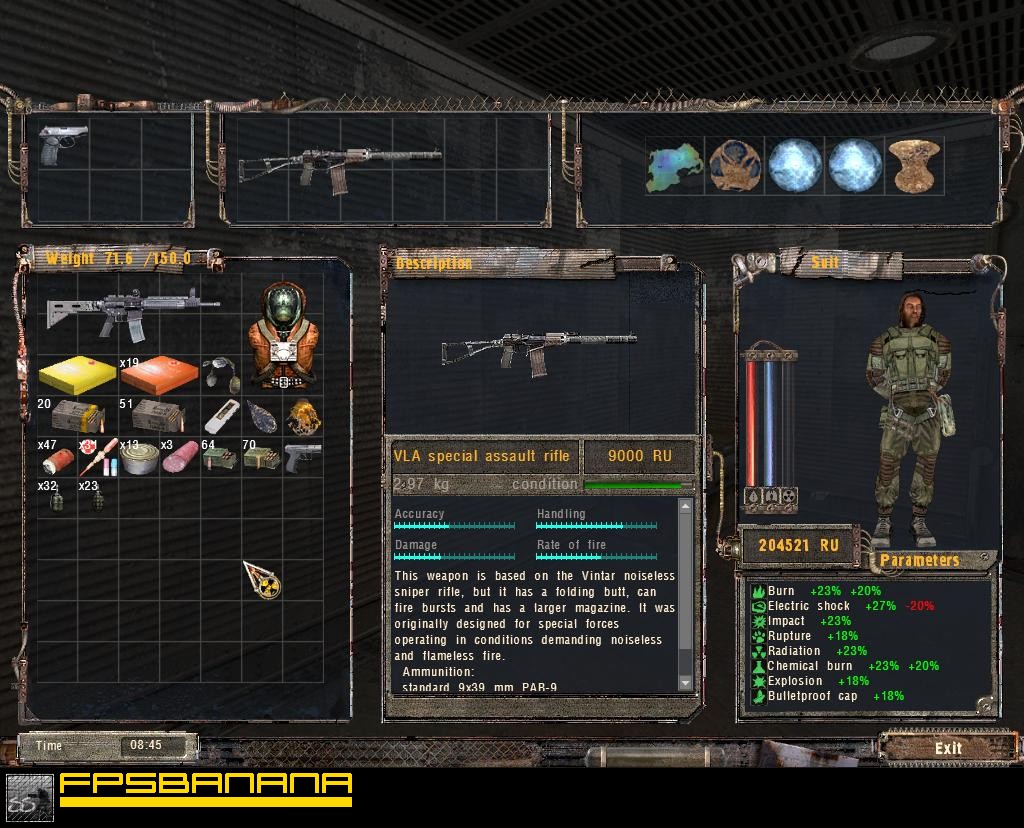Click the backpack pistol item
This screenshot has height=828, width=1024.
pyautogui.click(x=302, y=458)
